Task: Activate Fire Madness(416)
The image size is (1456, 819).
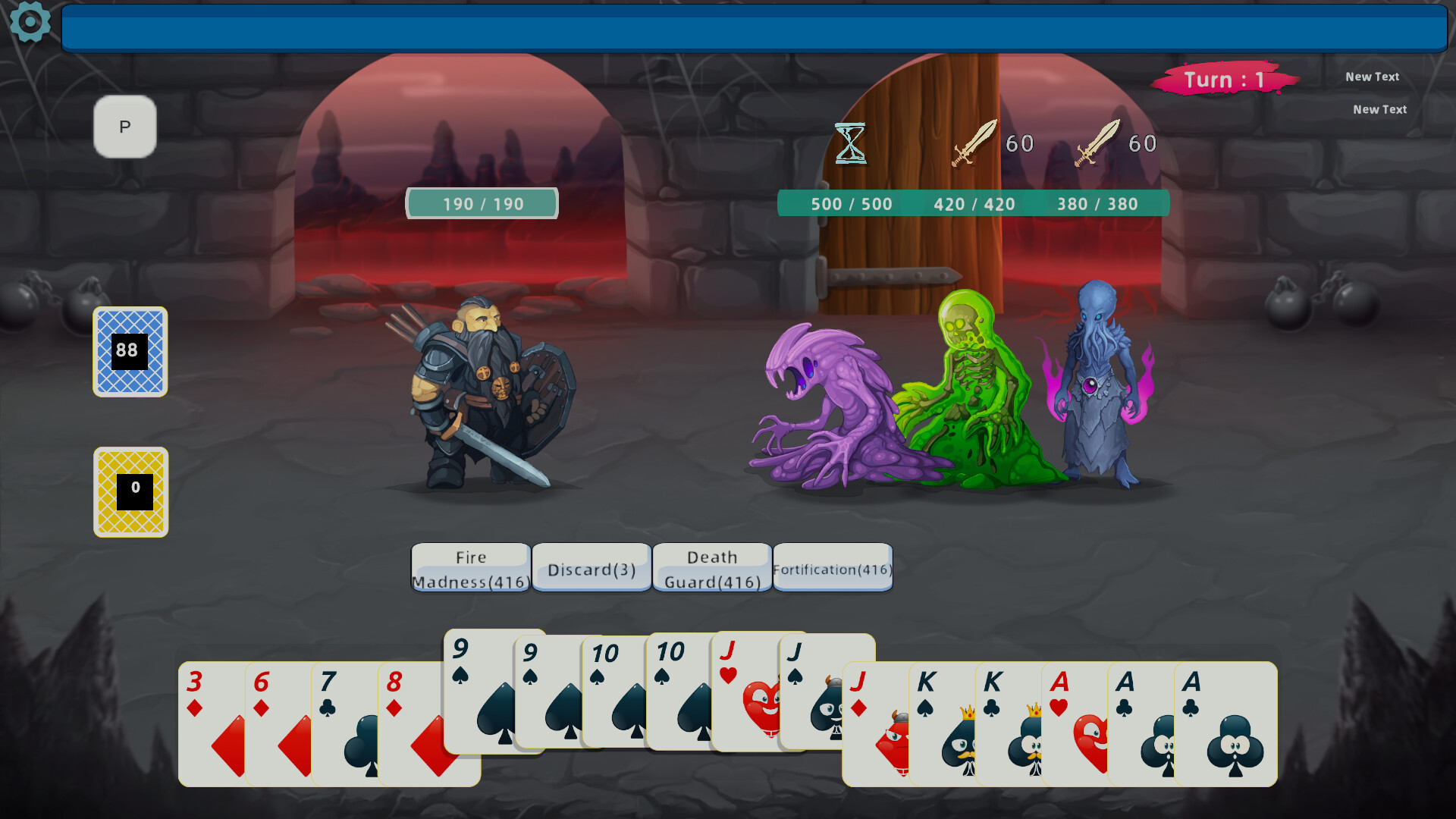Action: [x=469, y=567]
